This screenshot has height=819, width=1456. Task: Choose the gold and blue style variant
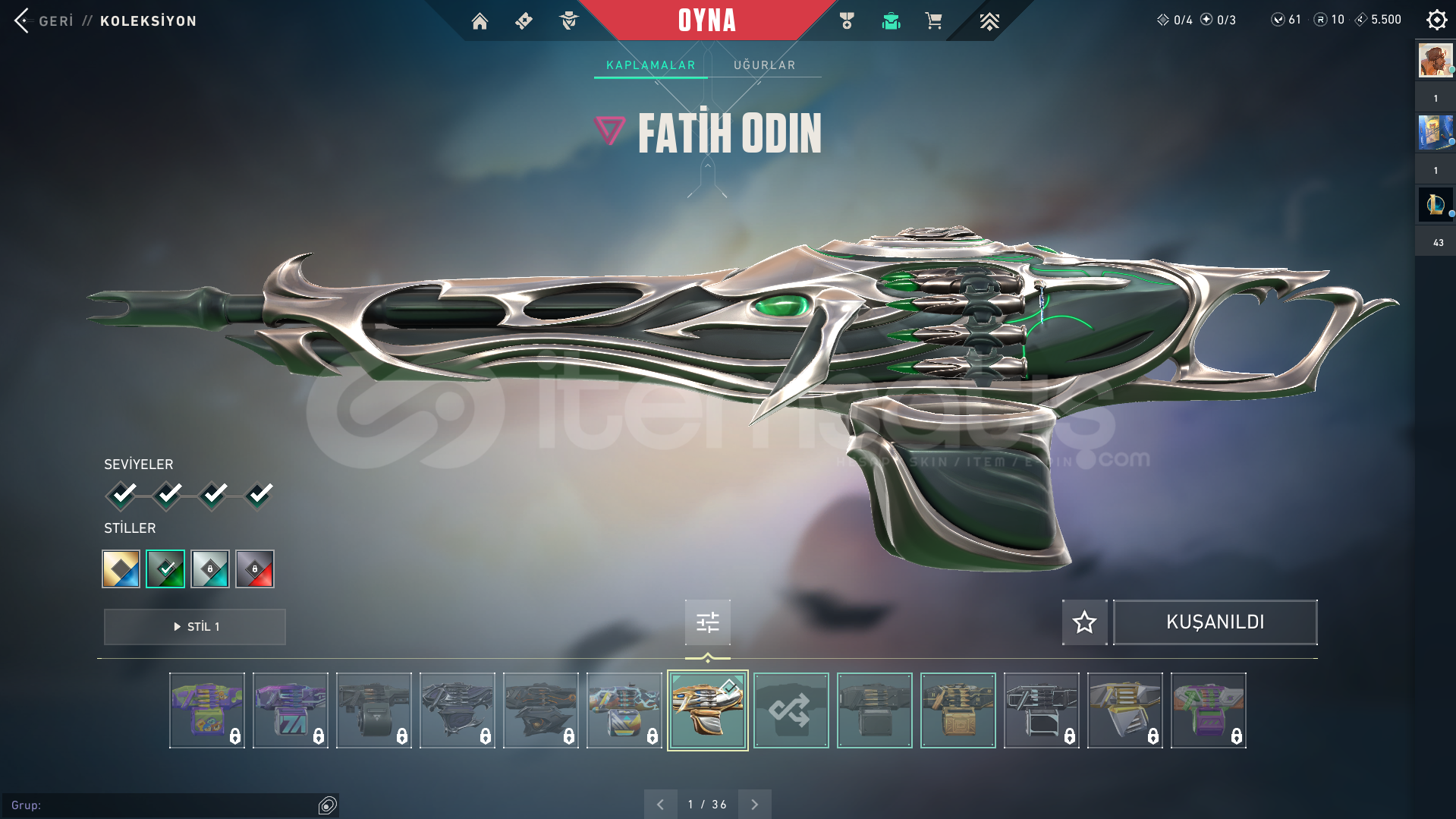(x=121, y=569)
